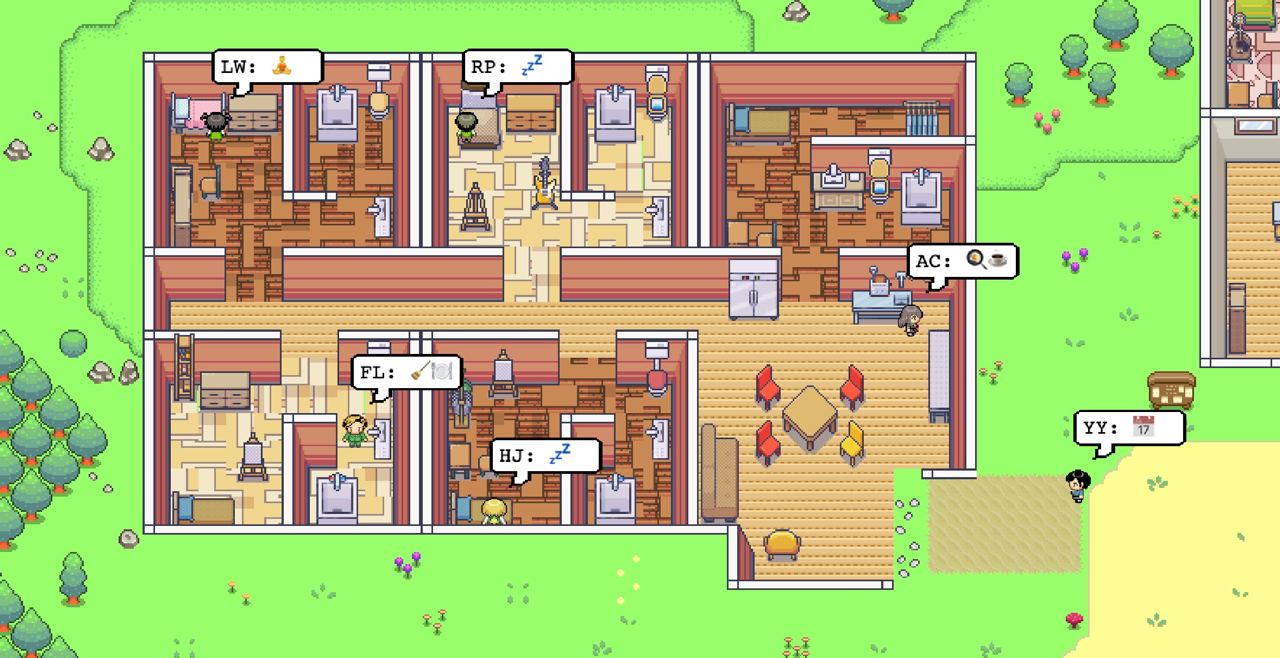This screenshot has width=1280, height=658.
Task: Select RP's sleeping status bubble
Action: coord(517,68)
